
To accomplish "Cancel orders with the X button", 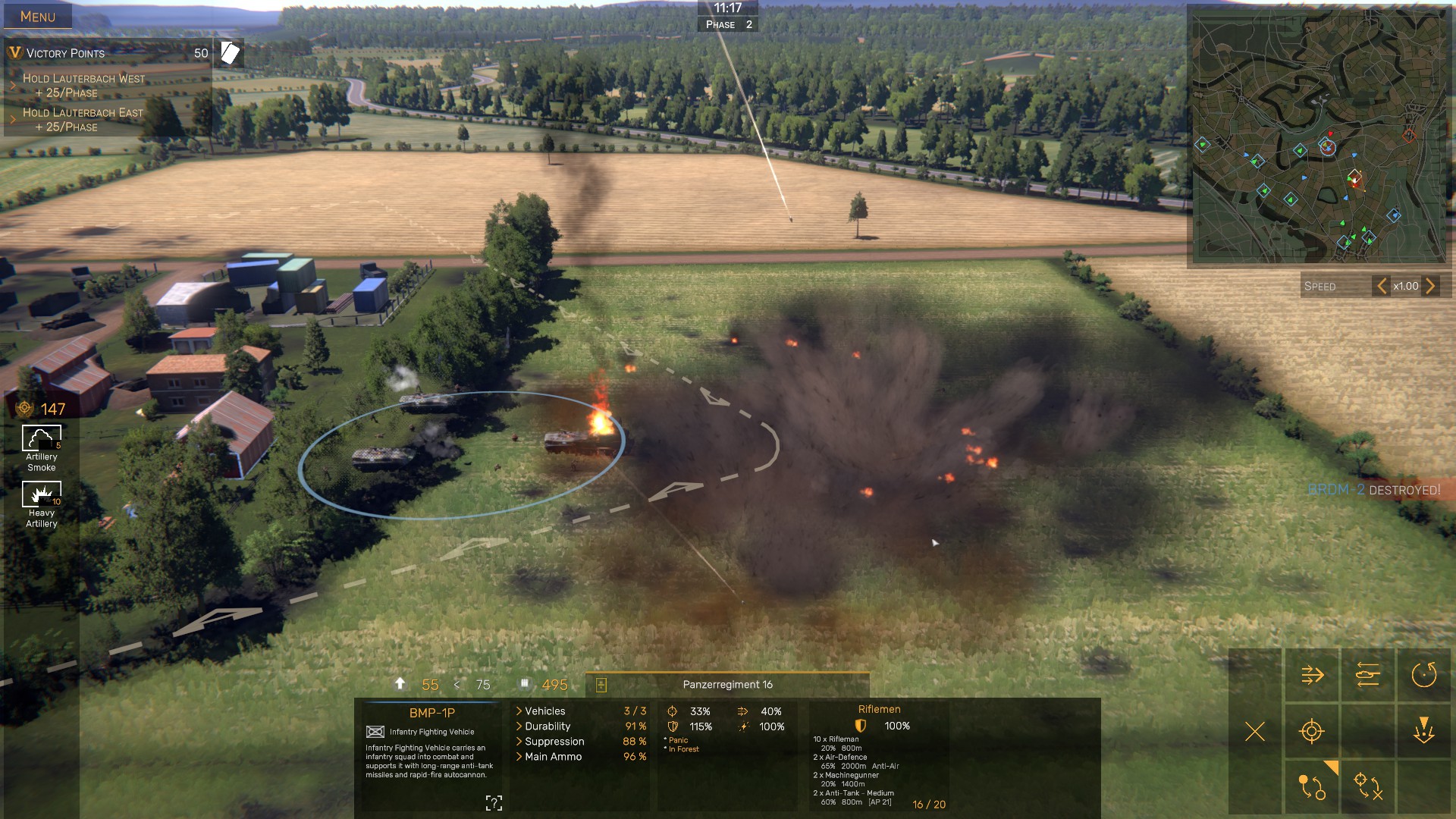I will 1255,731.
